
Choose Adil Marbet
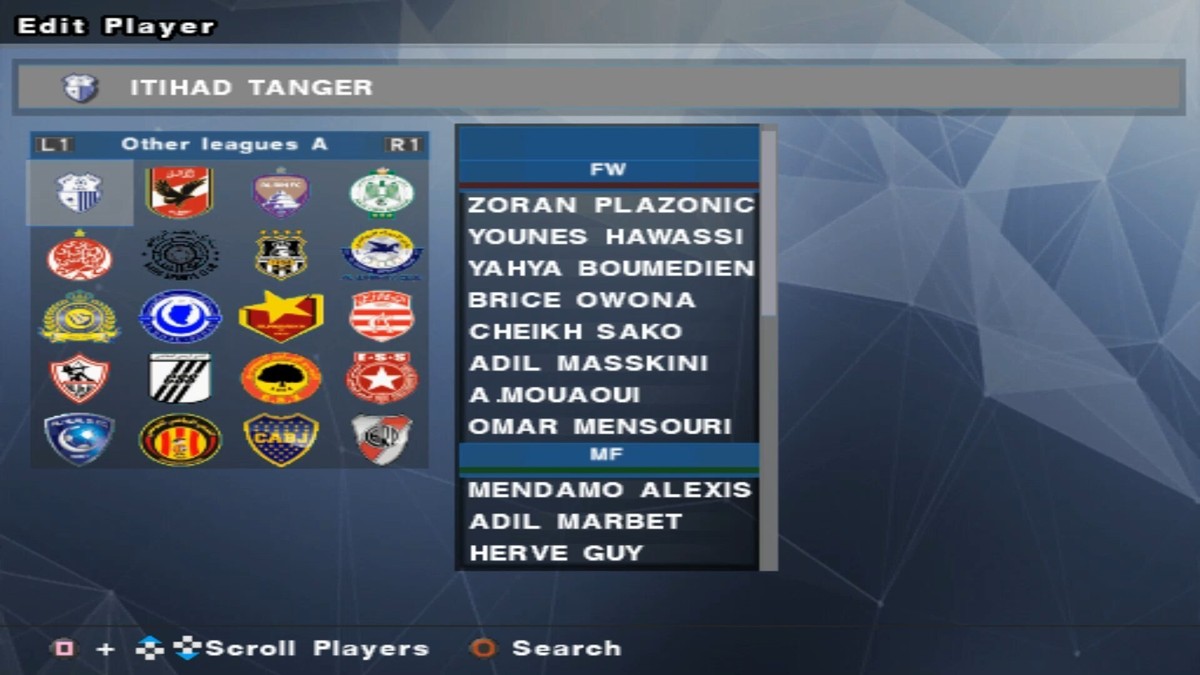575,522
